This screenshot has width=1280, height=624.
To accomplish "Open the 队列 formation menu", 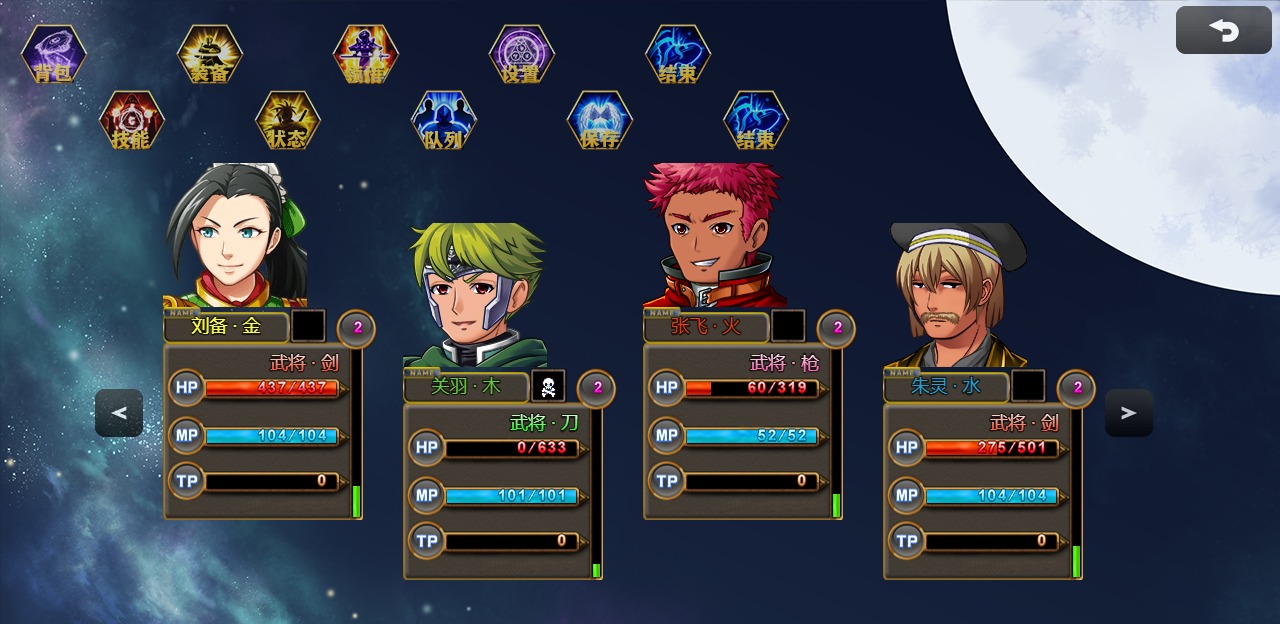I will click(x=444, y=121).
